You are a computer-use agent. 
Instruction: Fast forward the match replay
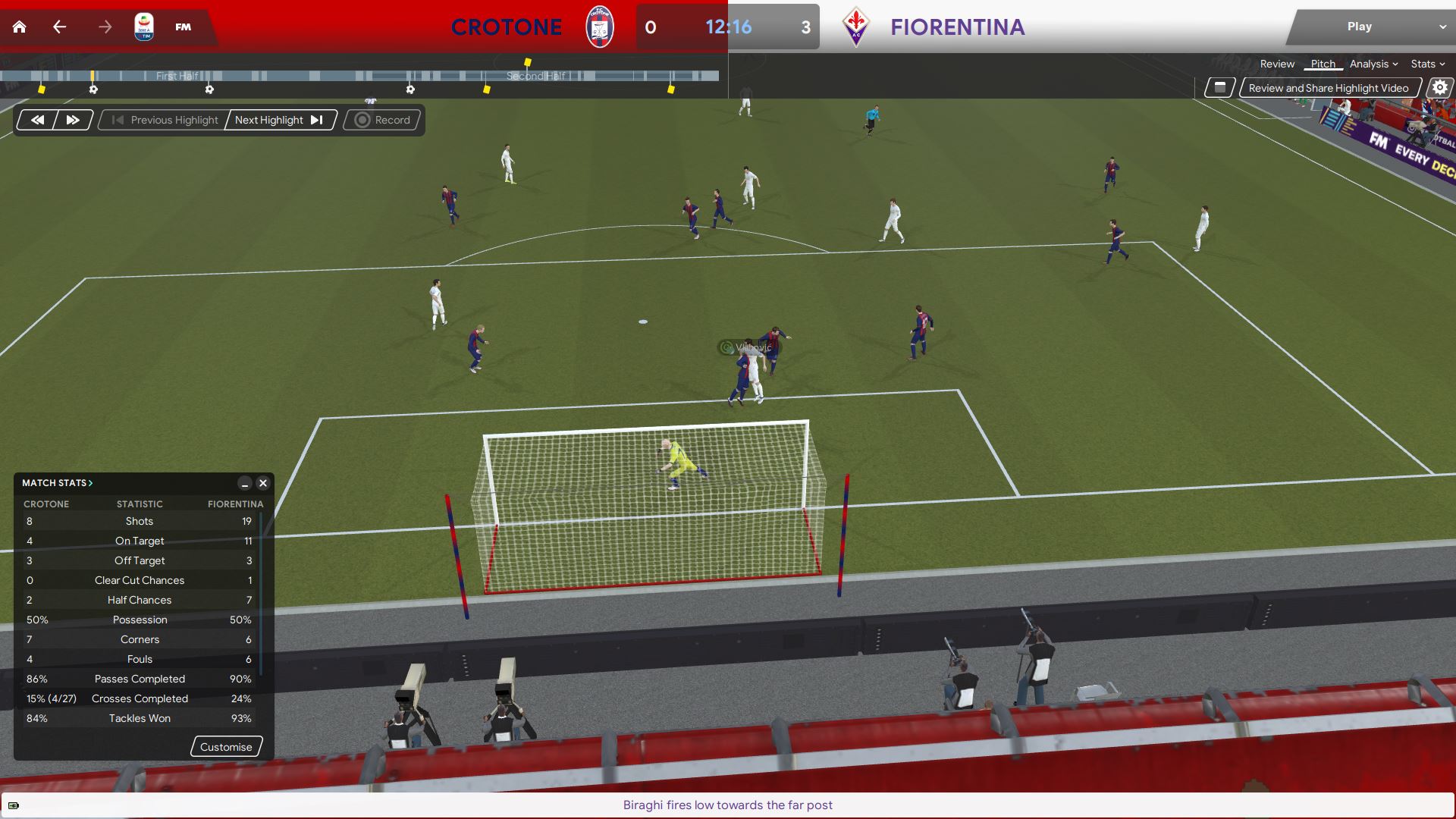(73, 120)
